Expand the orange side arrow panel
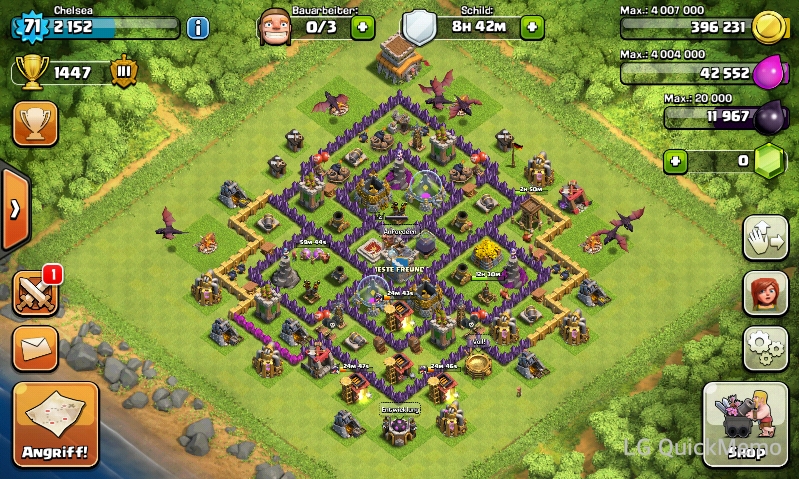Image resolution: width=799 pixels, height=479 pixels. (14, 210)
